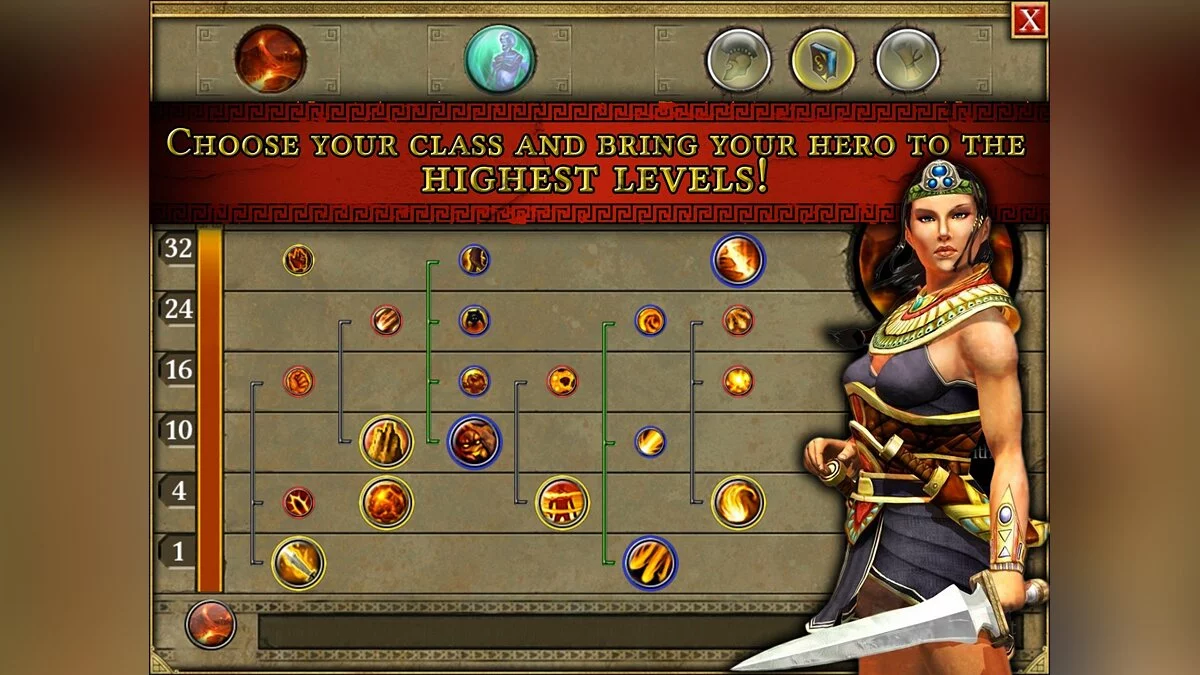Select the rock pillar Stone Form skill
Viewport: 1200px width, 675px height.
(386, 441)
